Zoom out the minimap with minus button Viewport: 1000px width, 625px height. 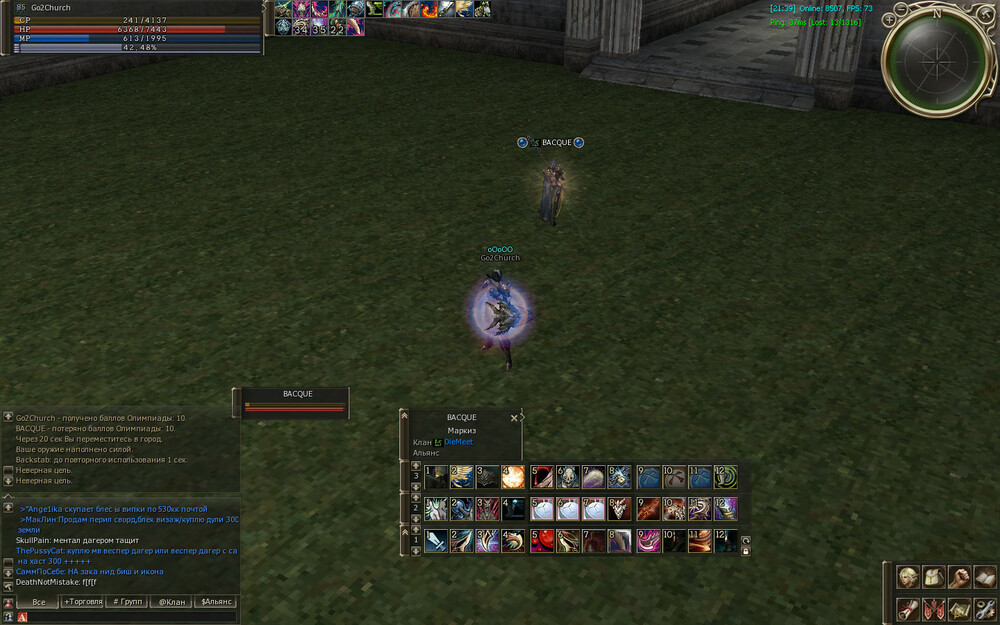(902, 9)
